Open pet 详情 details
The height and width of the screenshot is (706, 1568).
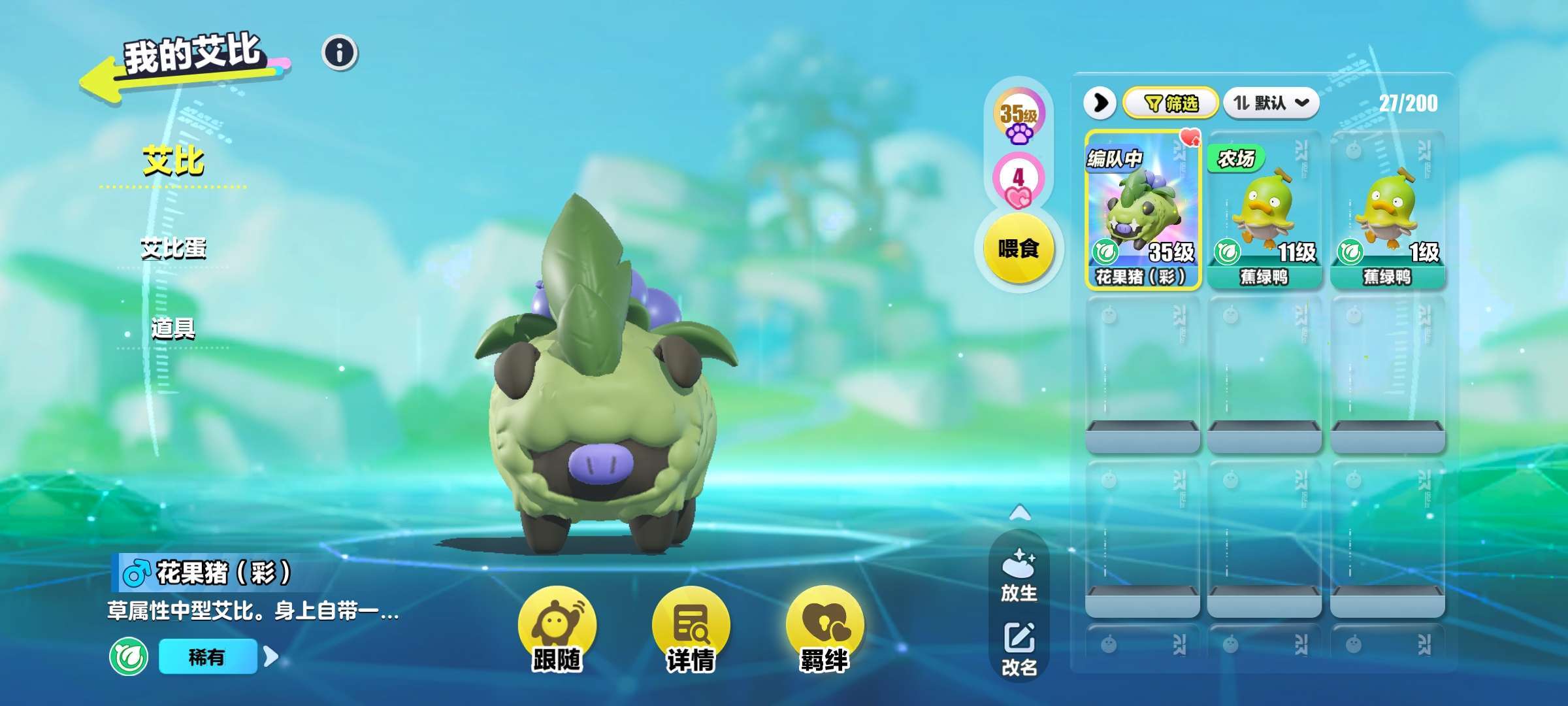(x=691, y=629)
